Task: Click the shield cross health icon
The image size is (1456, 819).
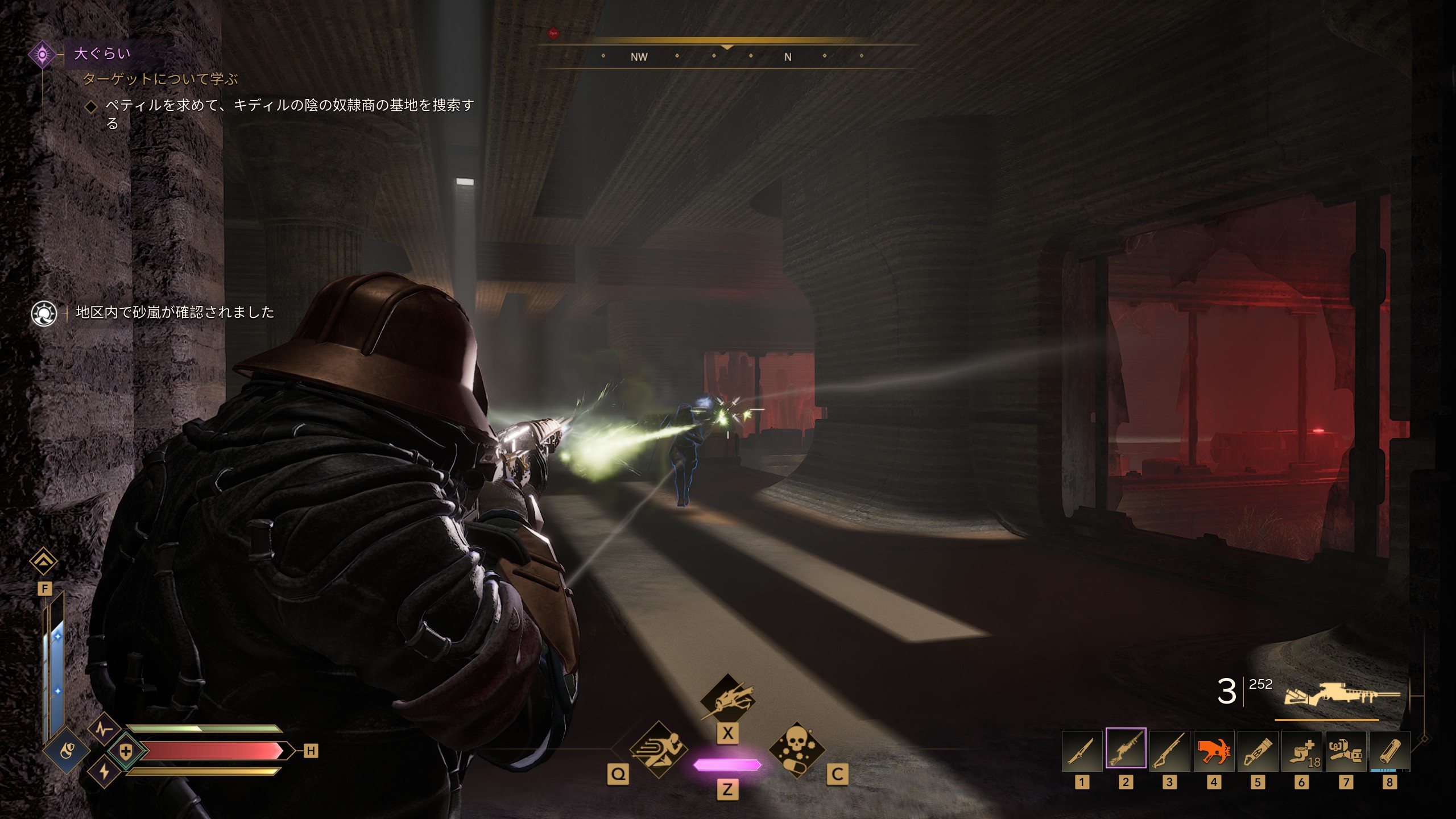Action: 126,752
